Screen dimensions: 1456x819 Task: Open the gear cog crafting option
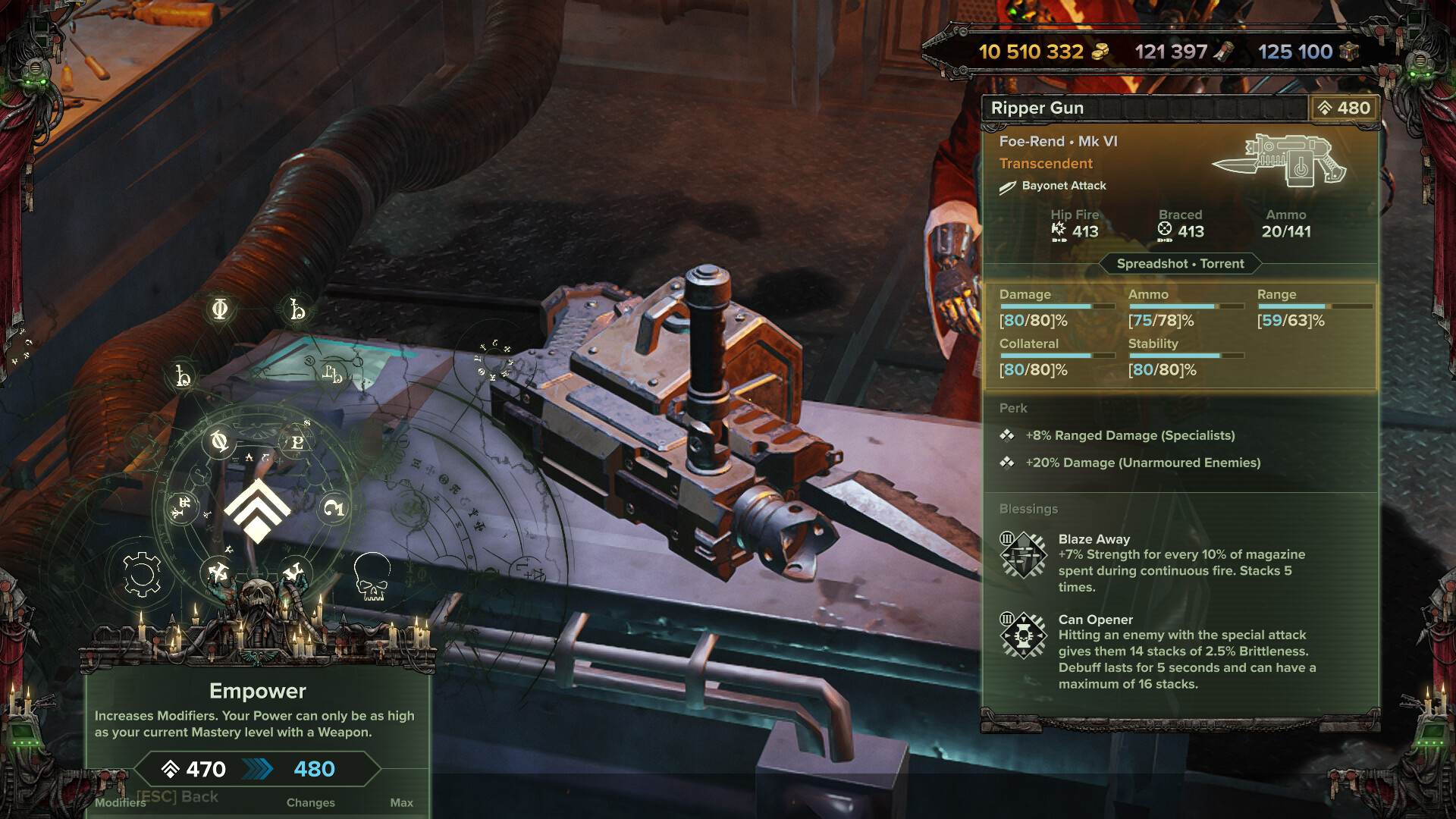tap(142, 575)
